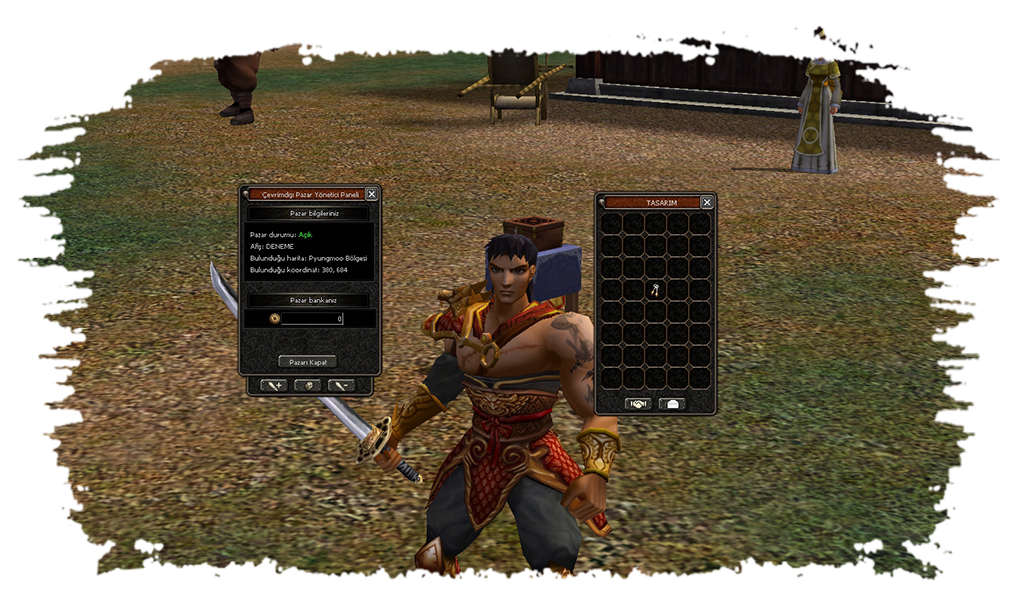Close the Çevrimdışı Pazar Yönetici Paneli window
The width and height of the screenshot is (1020, 606).
372,194
